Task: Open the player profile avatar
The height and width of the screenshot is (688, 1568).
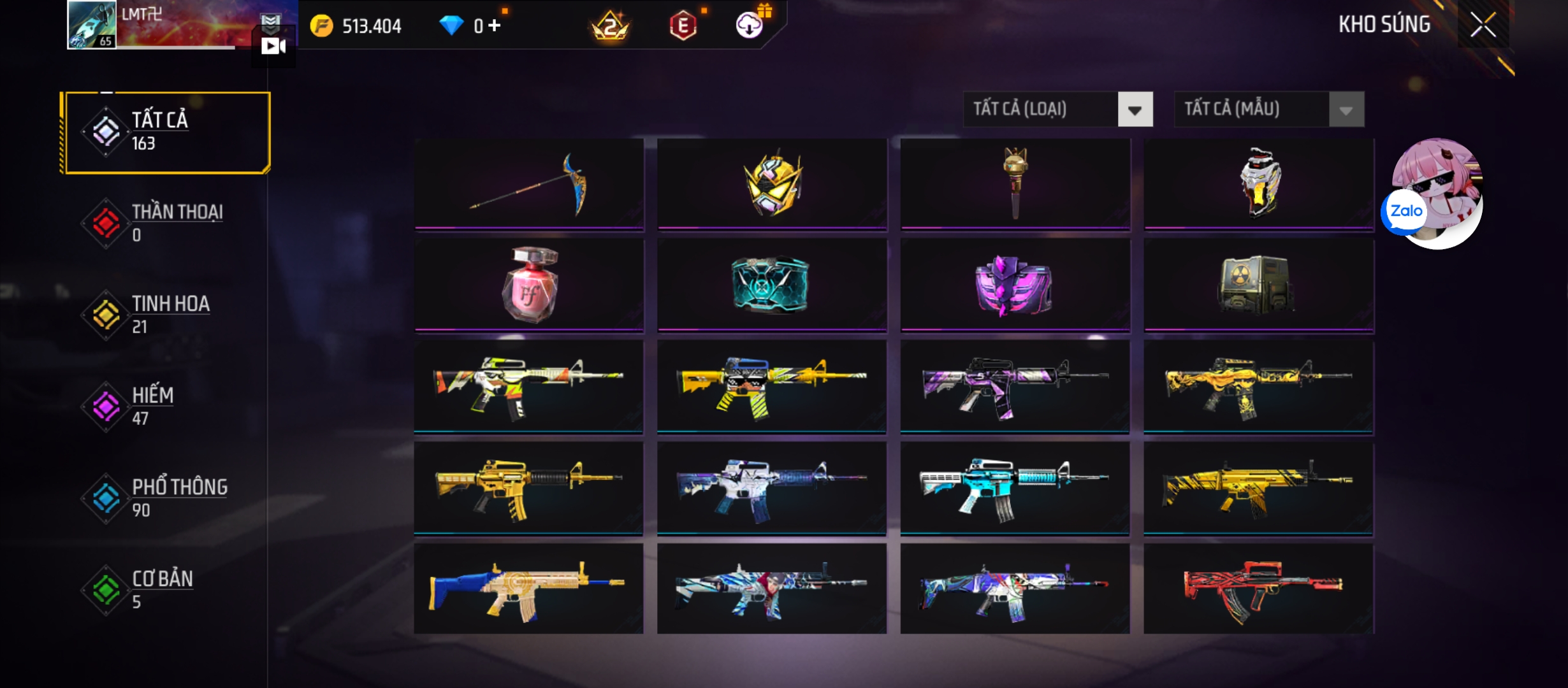Action: 92,25
